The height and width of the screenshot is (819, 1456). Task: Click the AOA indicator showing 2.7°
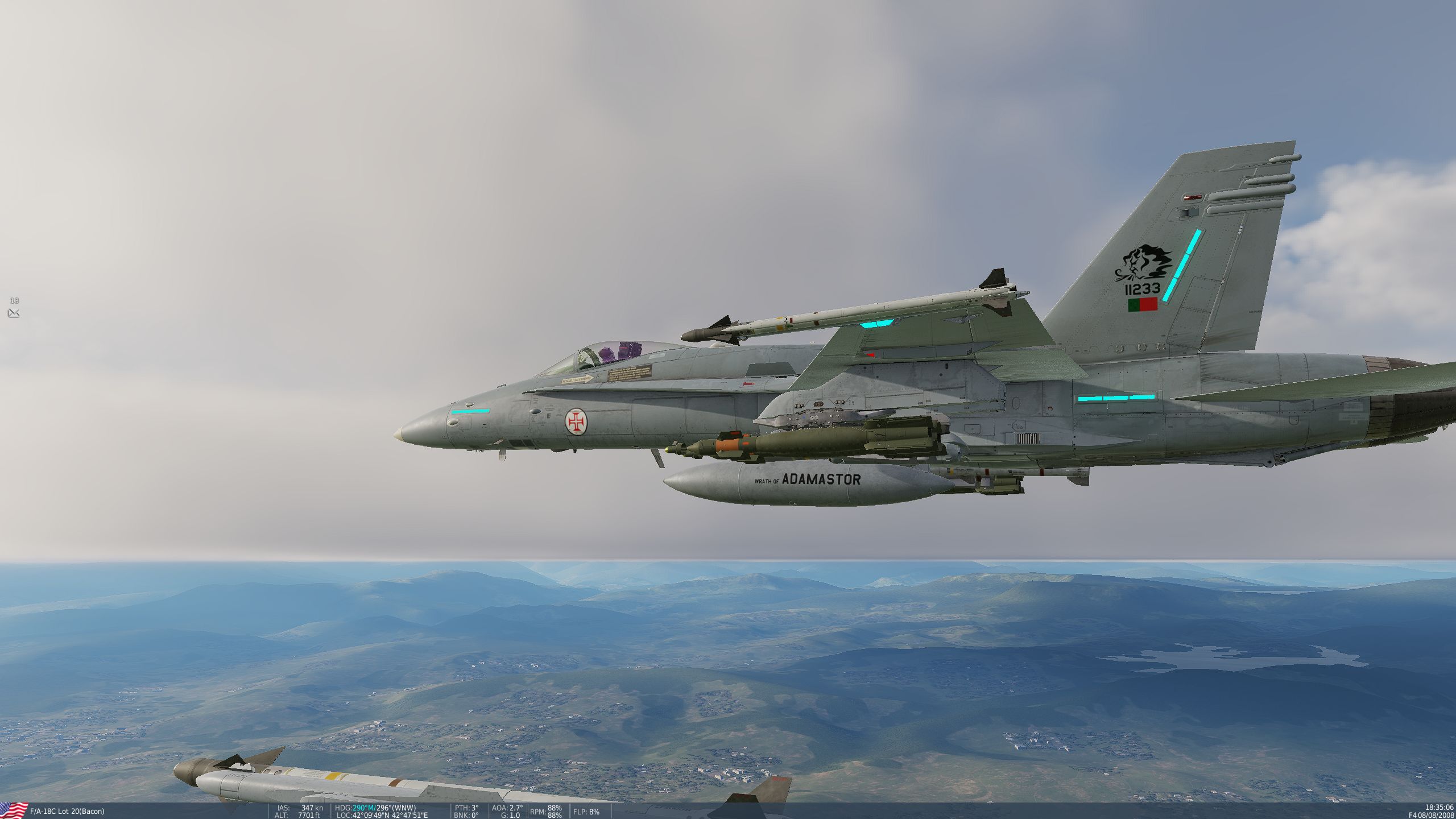tap(508, 806)
